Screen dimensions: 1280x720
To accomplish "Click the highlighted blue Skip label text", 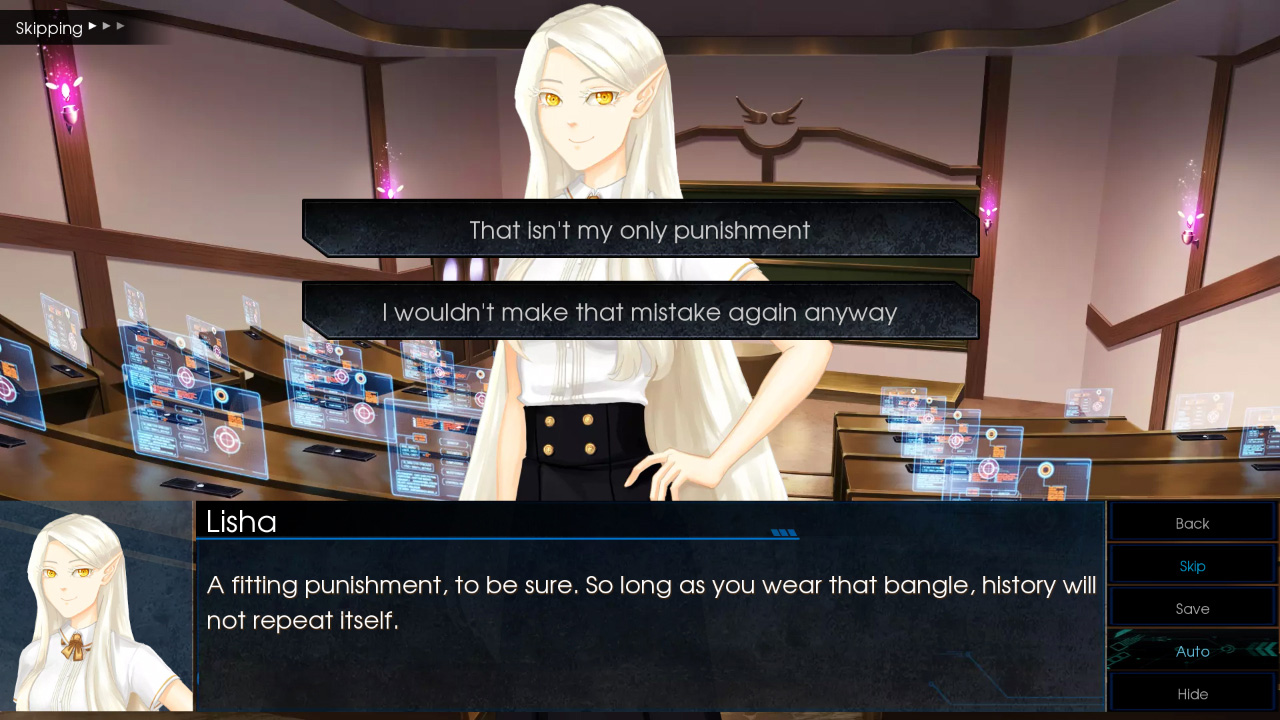I will click(x=1192, y=565).
